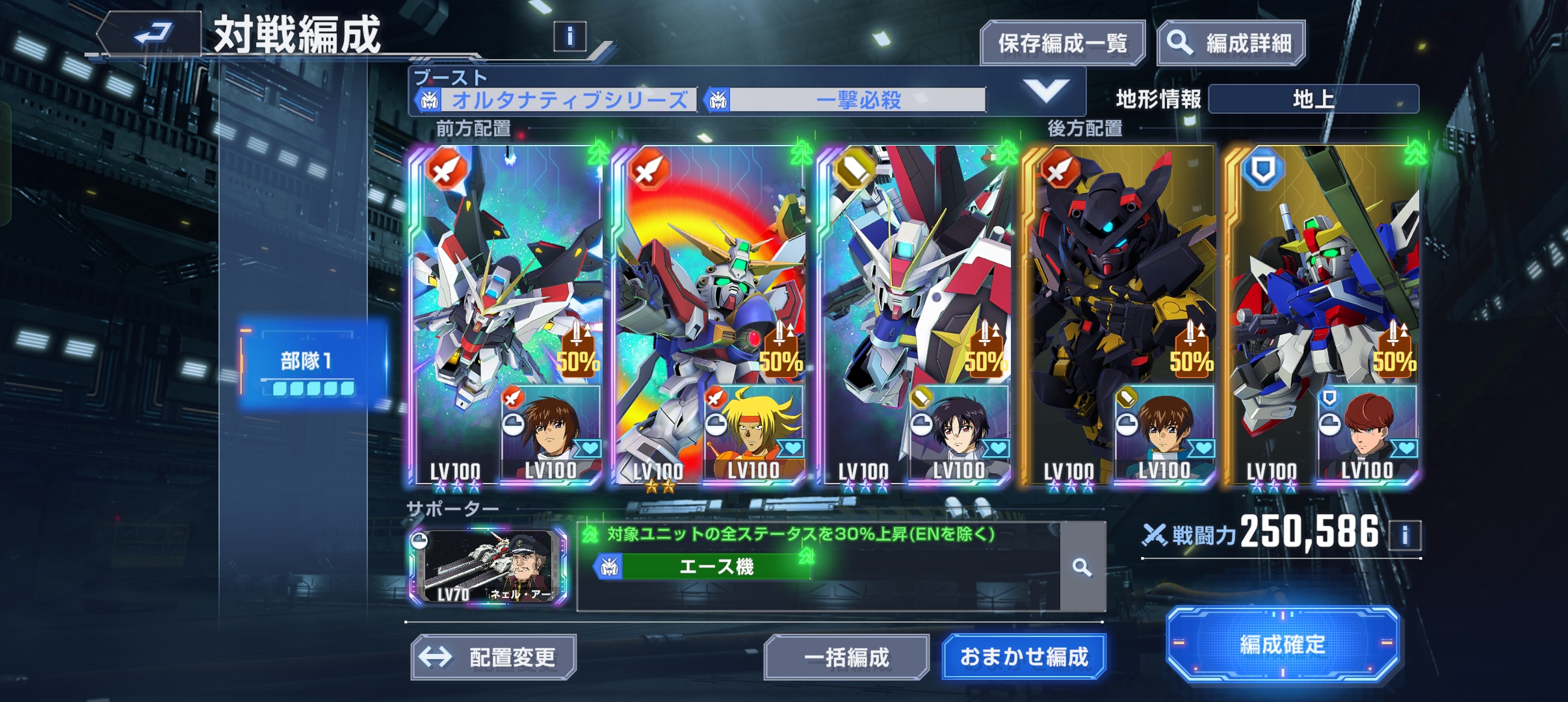Use おまかせ編成 auto formation
This screenshot has height=702, width=1568.
1024,657
